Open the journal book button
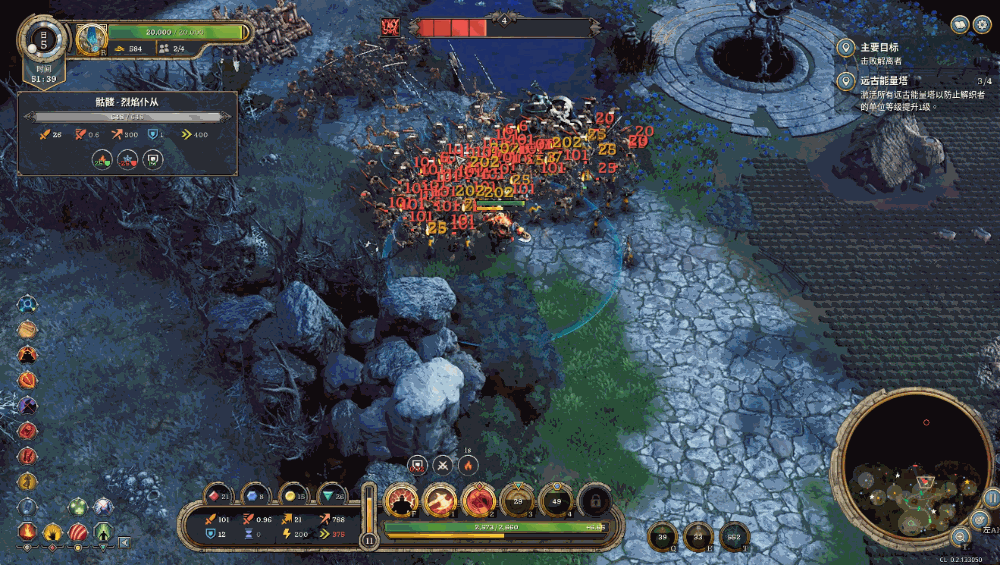1000x565 pixels. [x=959, y=23]
